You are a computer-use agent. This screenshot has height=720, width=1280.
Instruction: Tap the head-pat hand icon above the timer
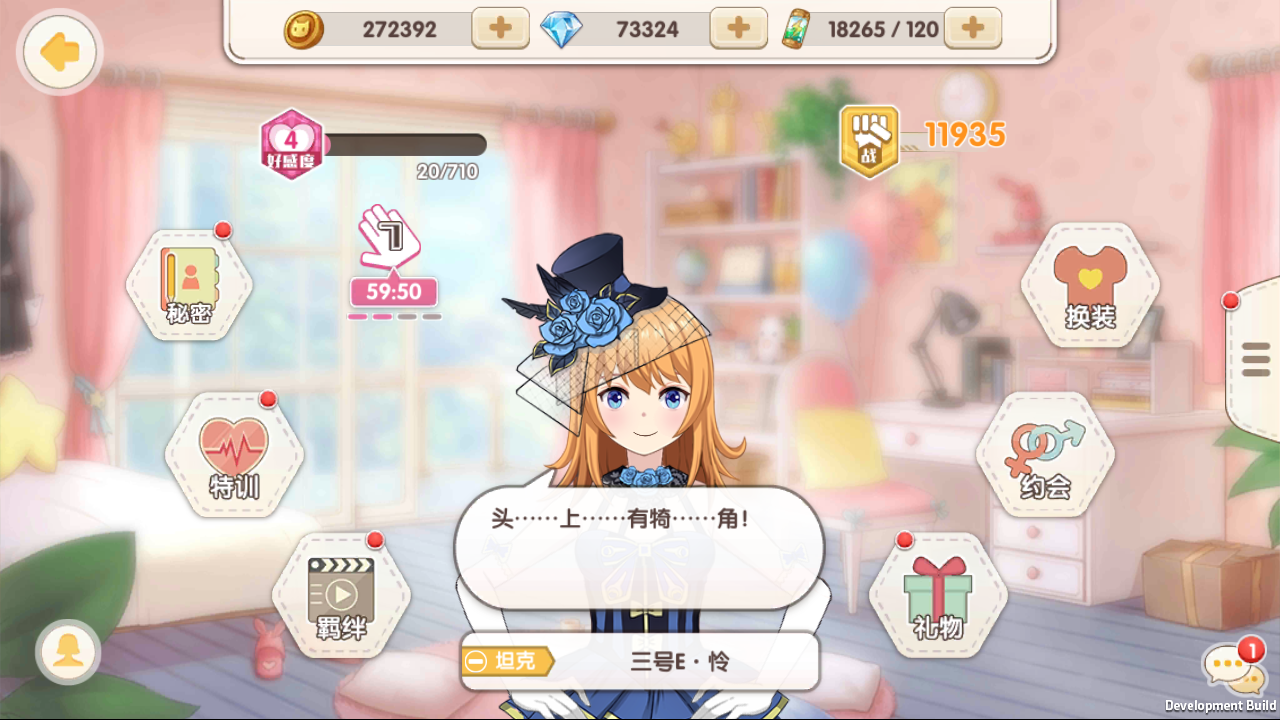pos(392,247)
